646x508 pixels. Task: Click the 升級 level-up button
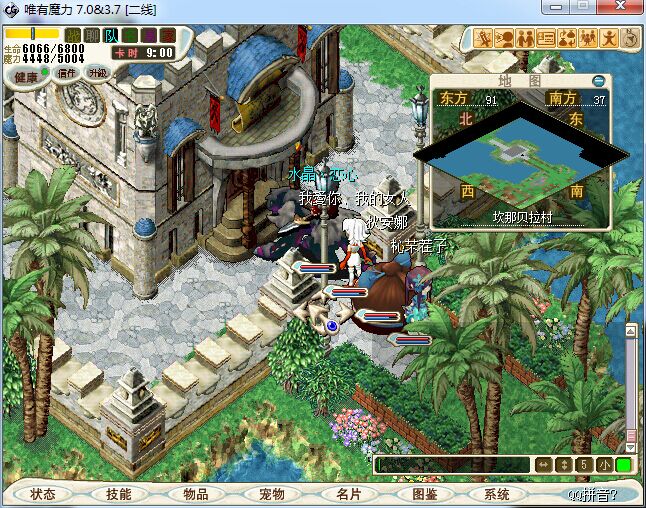98,73
